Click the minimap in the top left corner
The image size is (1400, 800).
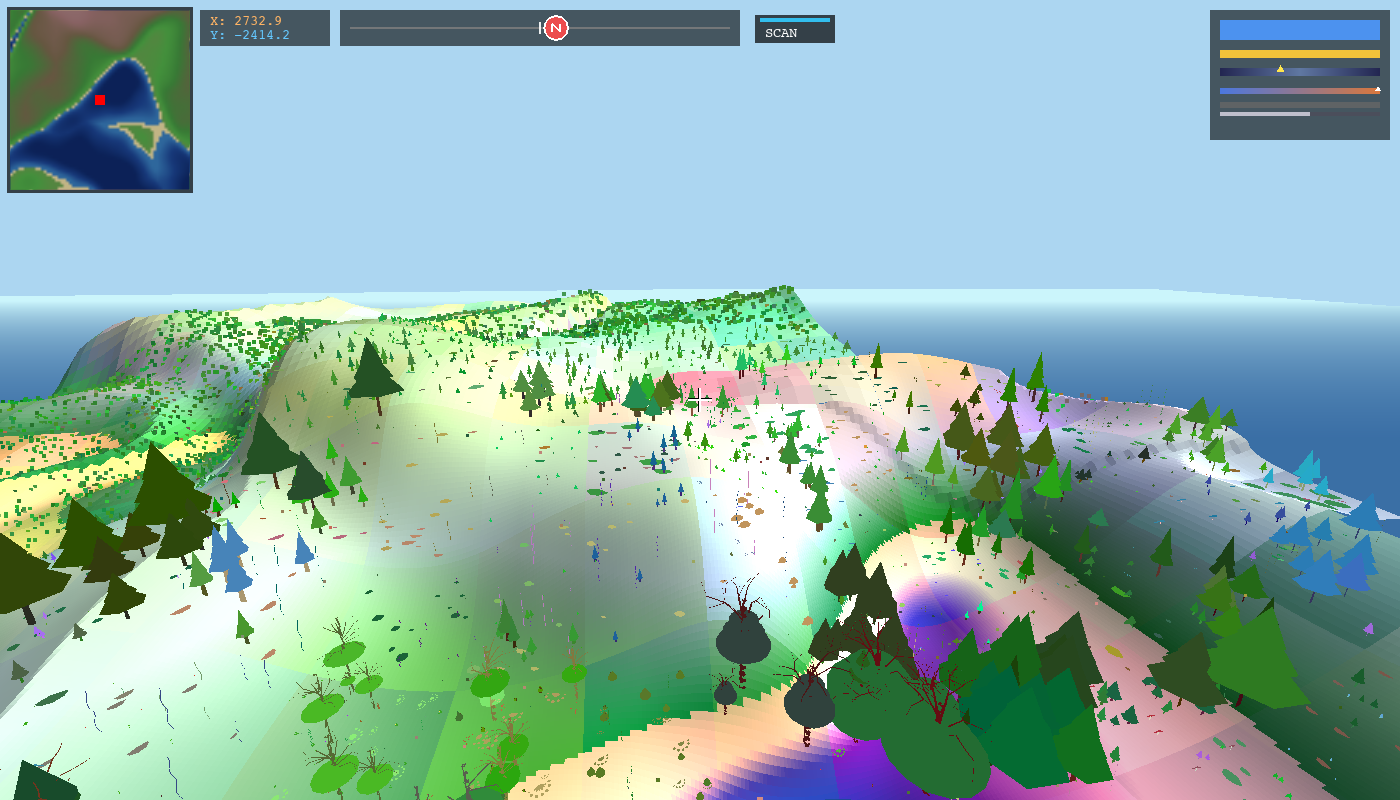click(99, 99)
